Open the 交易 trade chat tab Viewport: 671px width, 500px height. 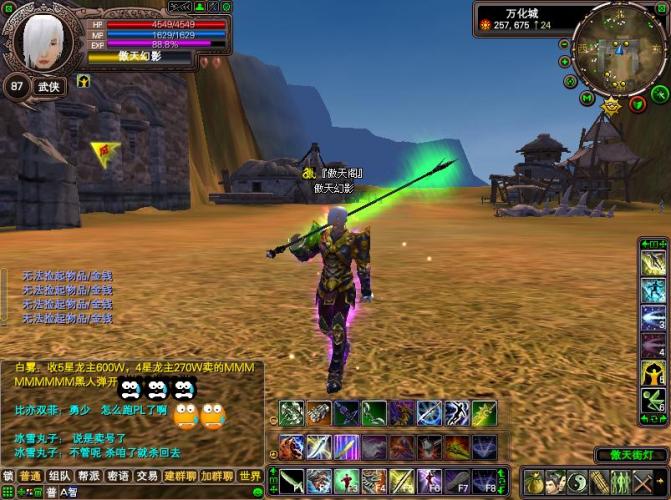tap(147, 476)
